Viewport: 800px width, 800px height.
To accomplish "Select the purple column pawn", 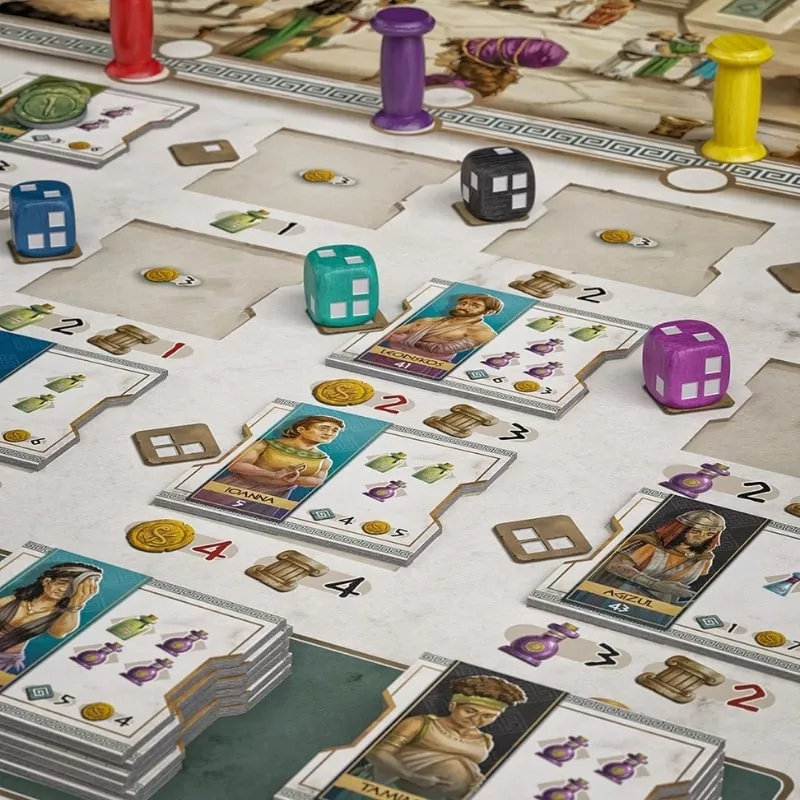I will point(402,68).
